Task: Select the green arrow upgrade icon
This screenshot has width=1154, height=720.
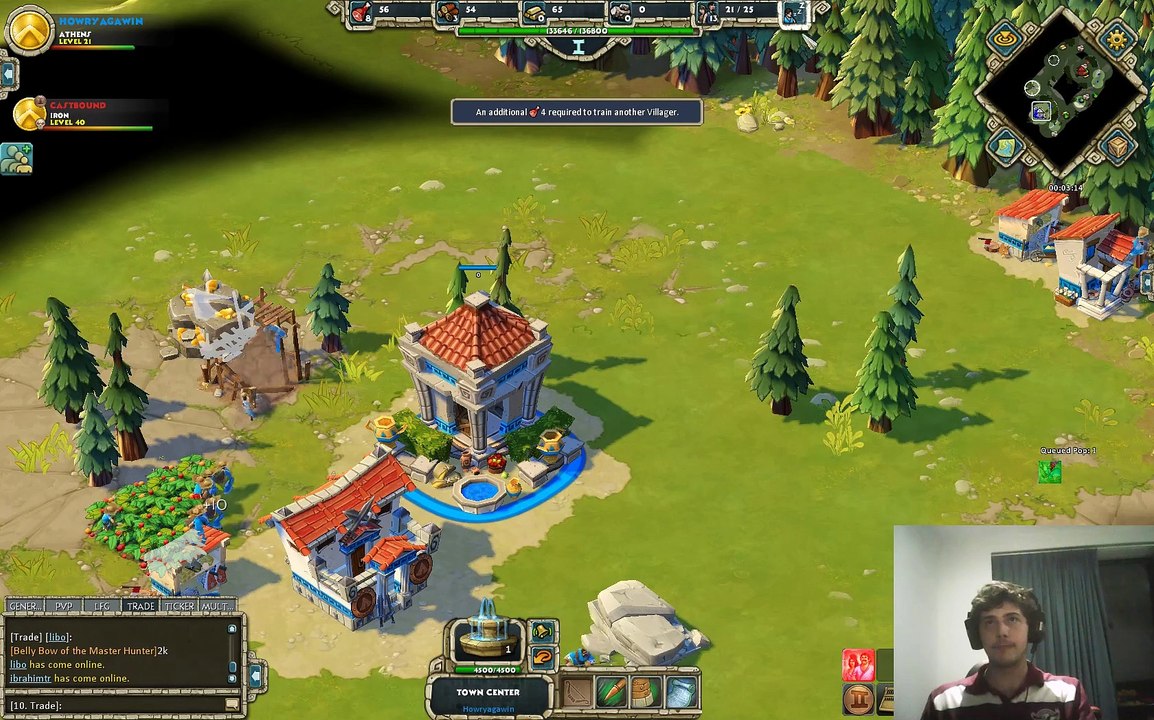Action: [611, 692]
